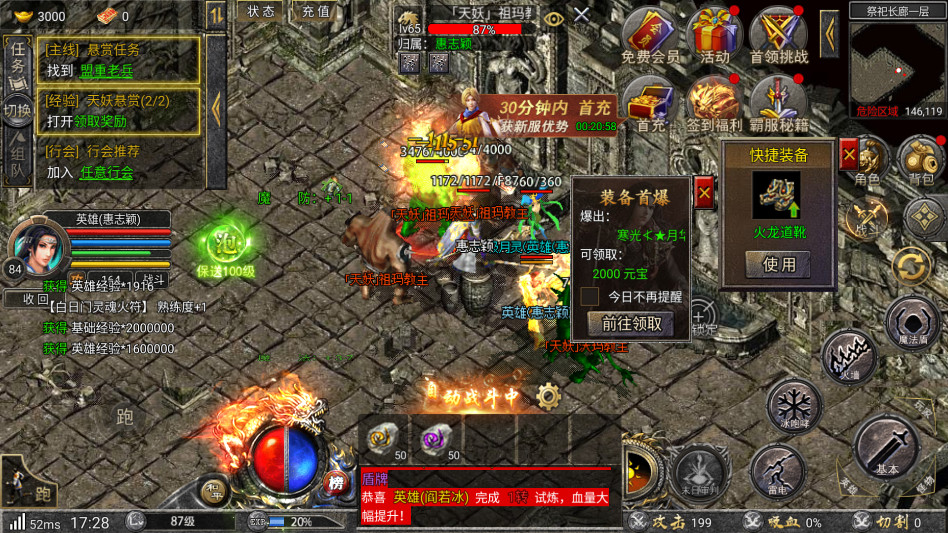Follow the 盟重老兵 quest link
Screen dimensions: 948x533
(x=107, y=70)
